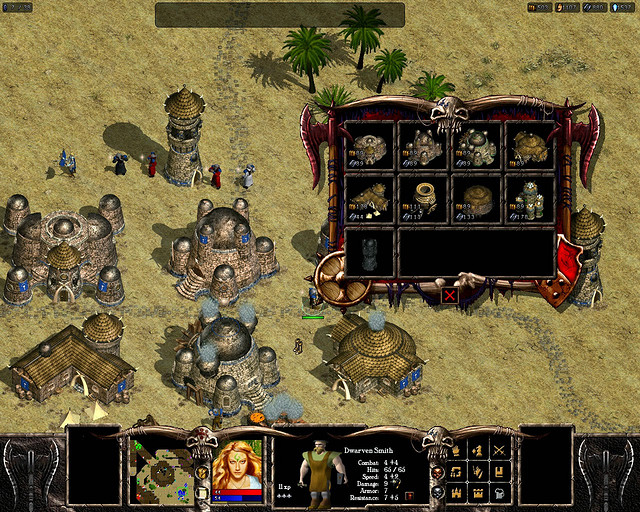This screenshot has height=512, width=640.
Task: Click the beer mug command icon
Action: click(x=499, y=493)
